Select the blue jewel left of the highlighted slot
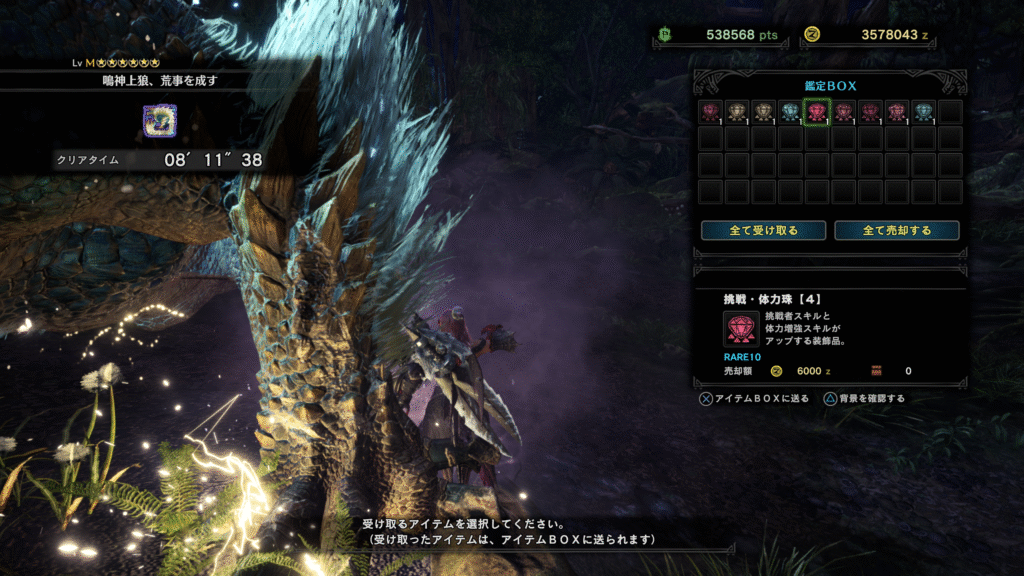1024x576 pixels. [790, 112]
